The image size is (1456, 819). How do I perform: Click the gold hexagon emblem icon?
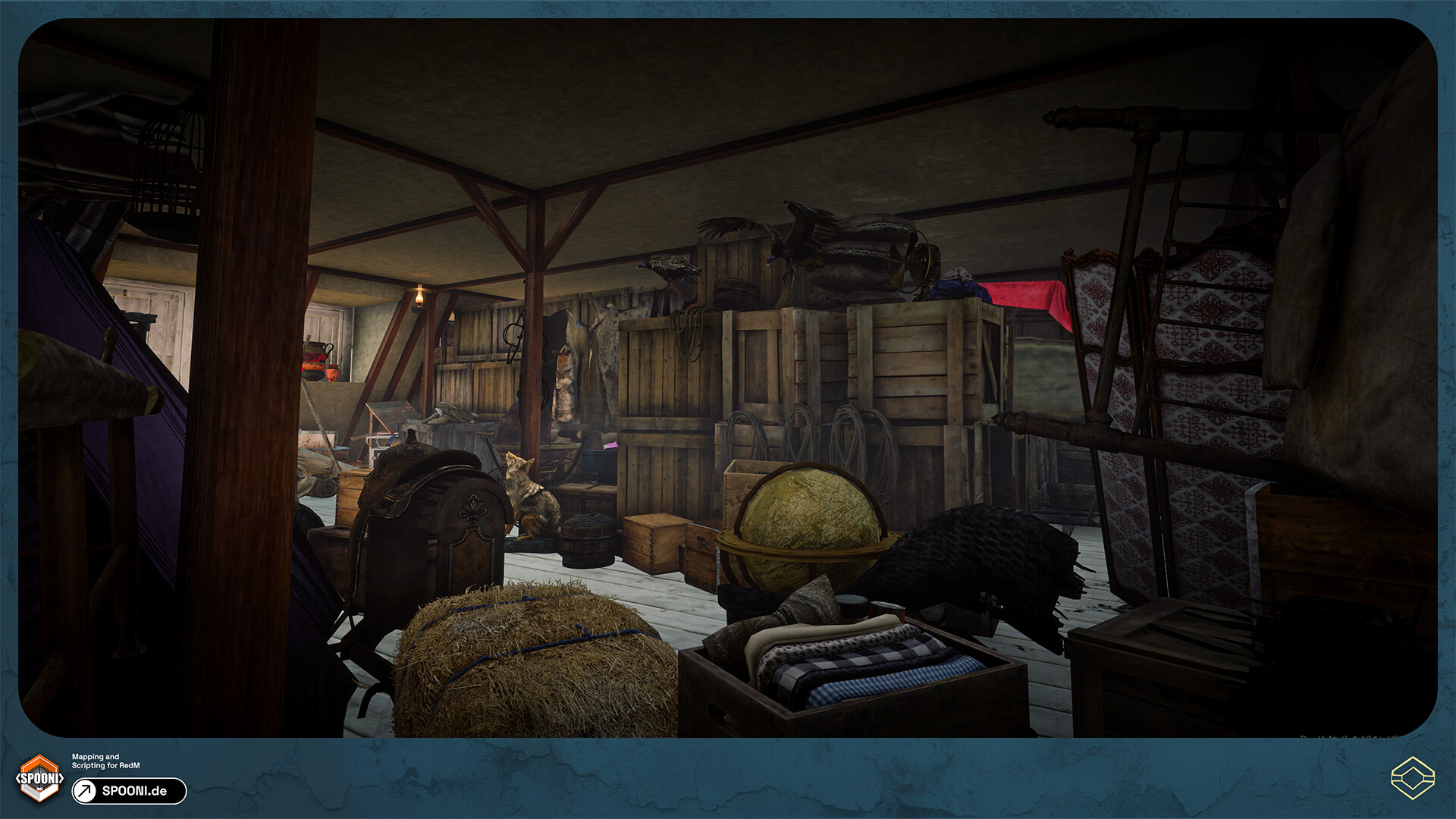[1412, 778]
